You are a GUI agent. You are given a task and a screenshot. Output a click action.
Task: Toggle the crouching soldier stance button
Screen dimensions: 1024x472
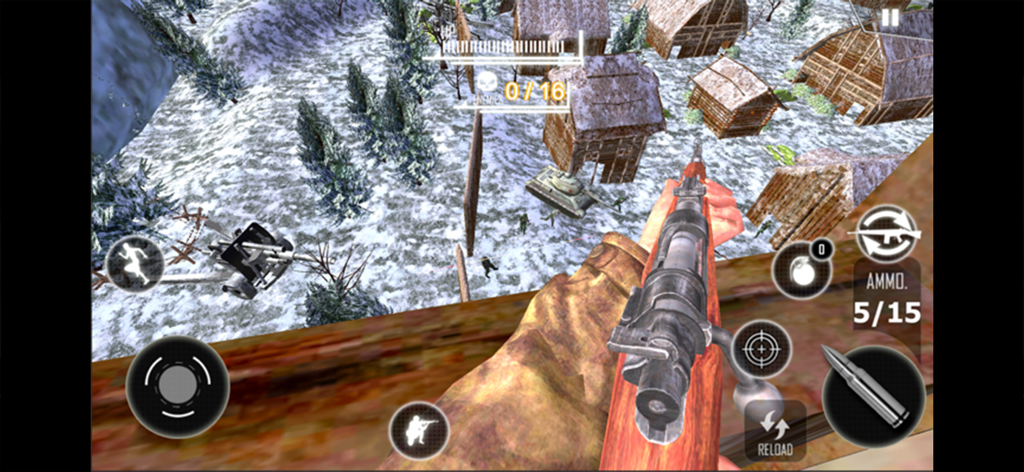419,430
